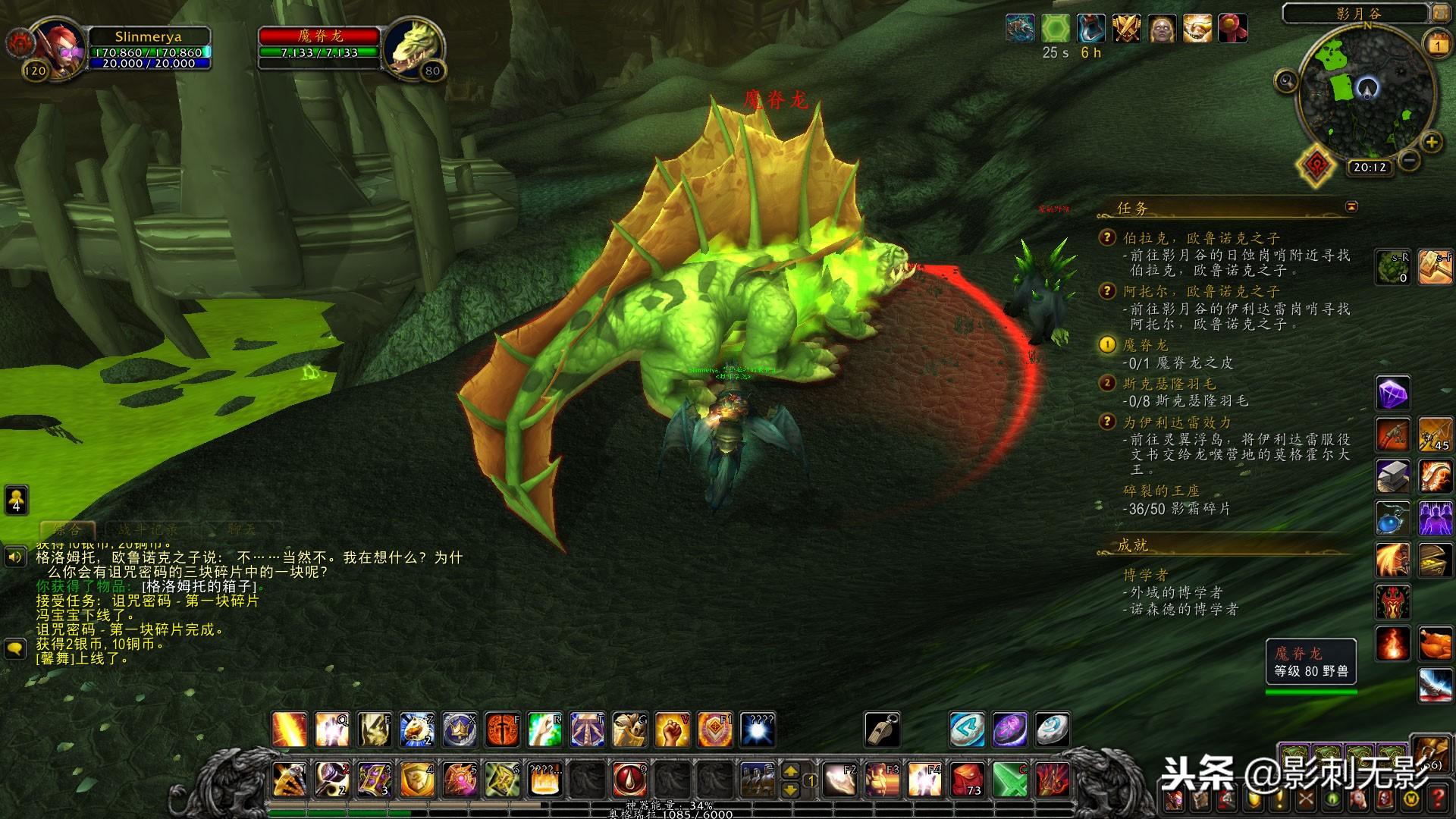This screenshot has width=1456, height=819.
Task: Select the 魔脊龙 quest in tracker
Action: coord(1145,346)
